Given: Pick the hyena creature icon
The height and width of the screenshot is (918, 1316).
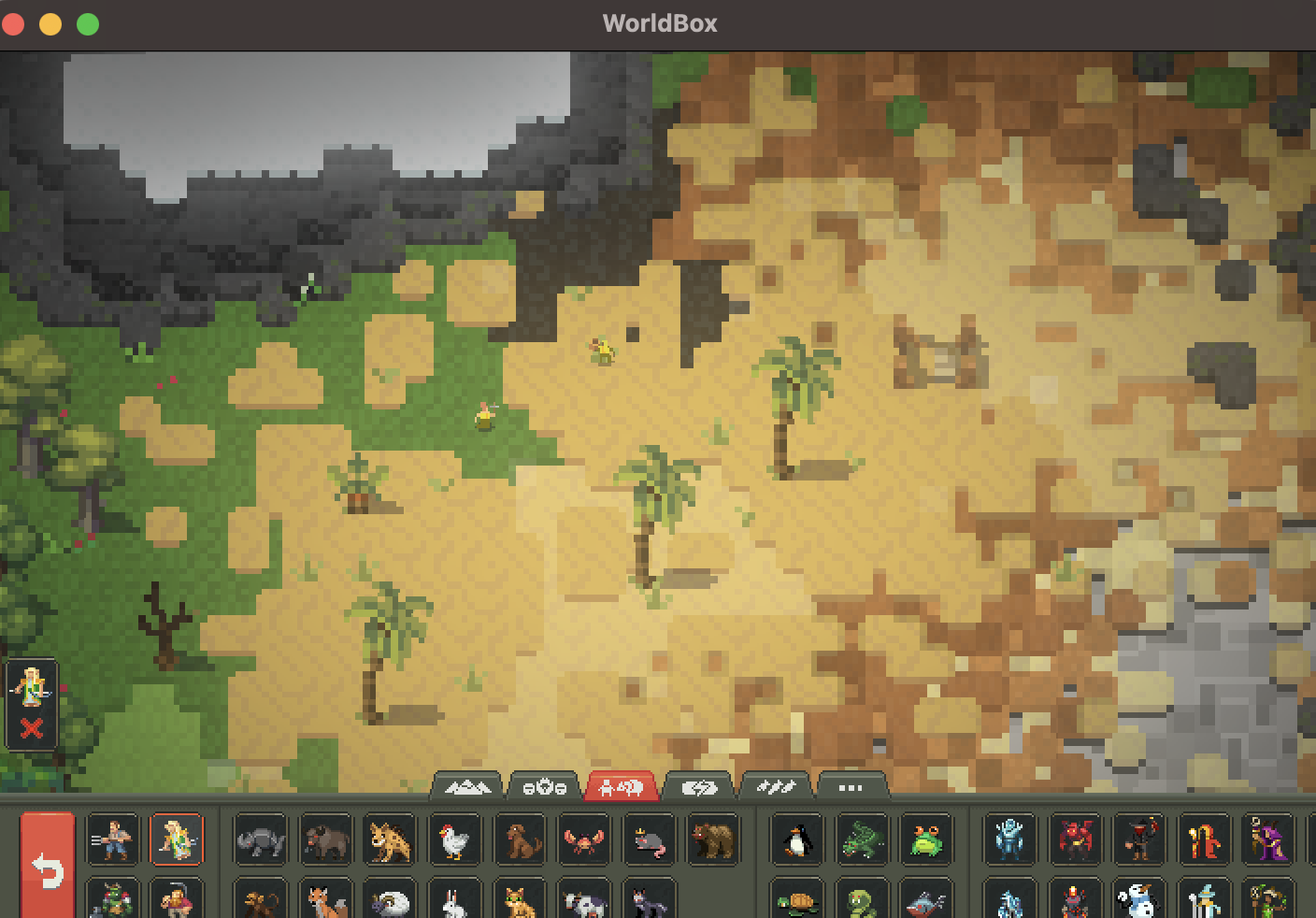Looking at the screenshot, I should tap(391, 840).
